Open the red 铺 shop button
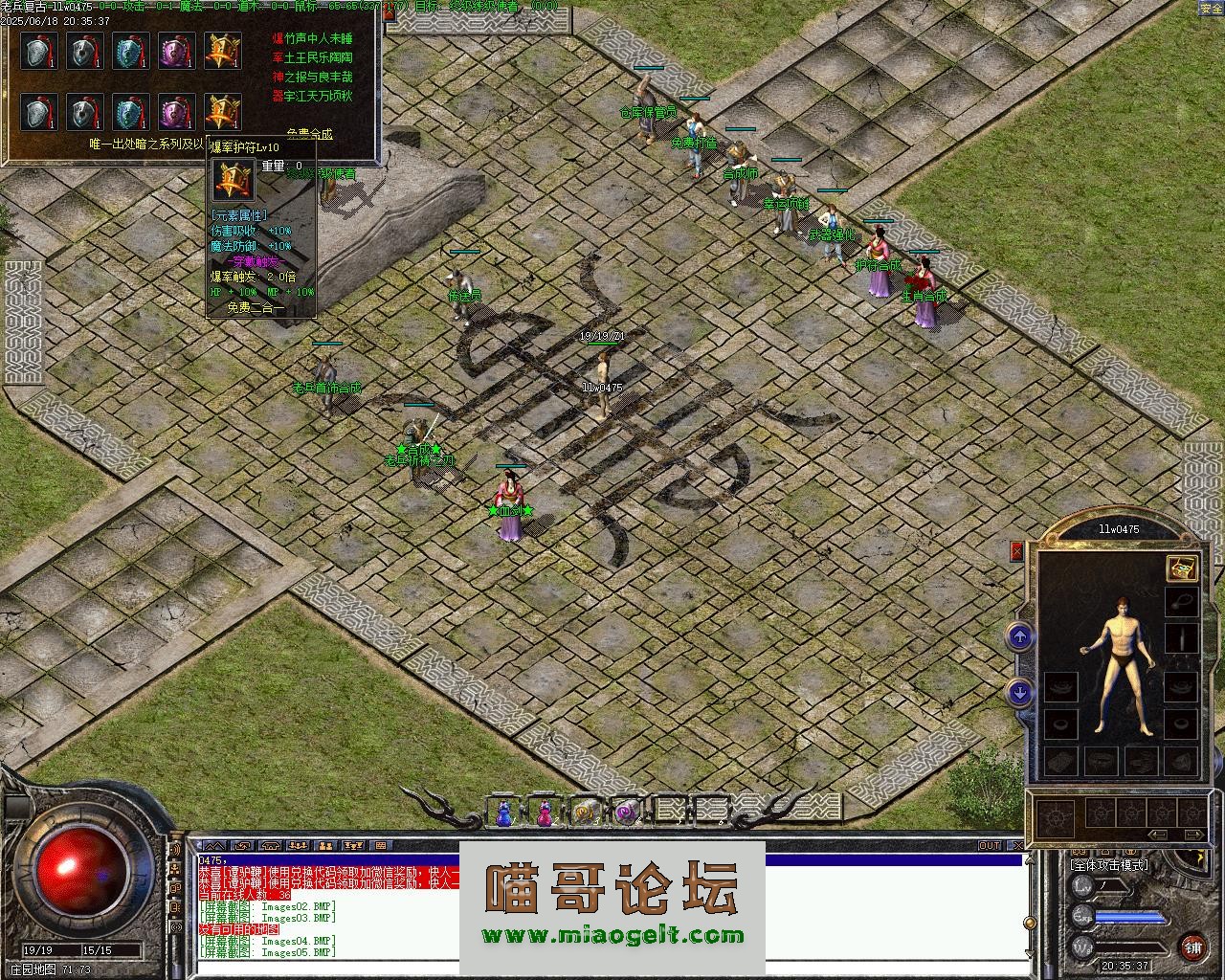Viewport: 1225px width, 980px height. tap(1192, 947)
